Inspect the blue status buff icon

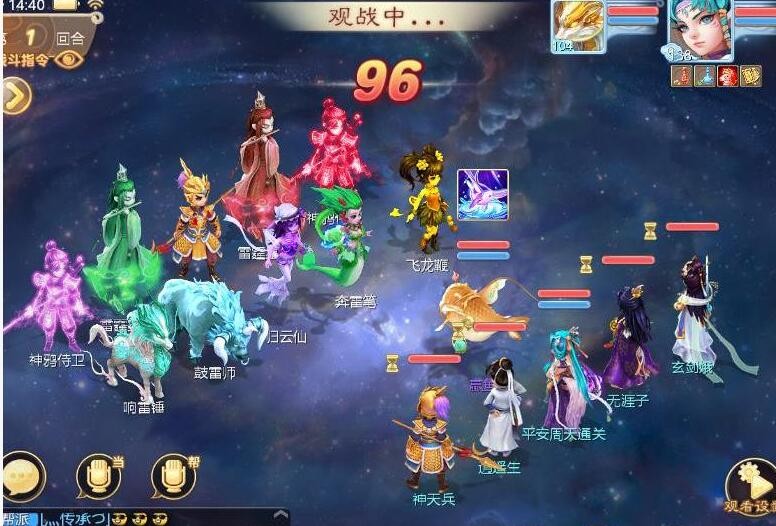pyautogui.click(x=706, y=76)
